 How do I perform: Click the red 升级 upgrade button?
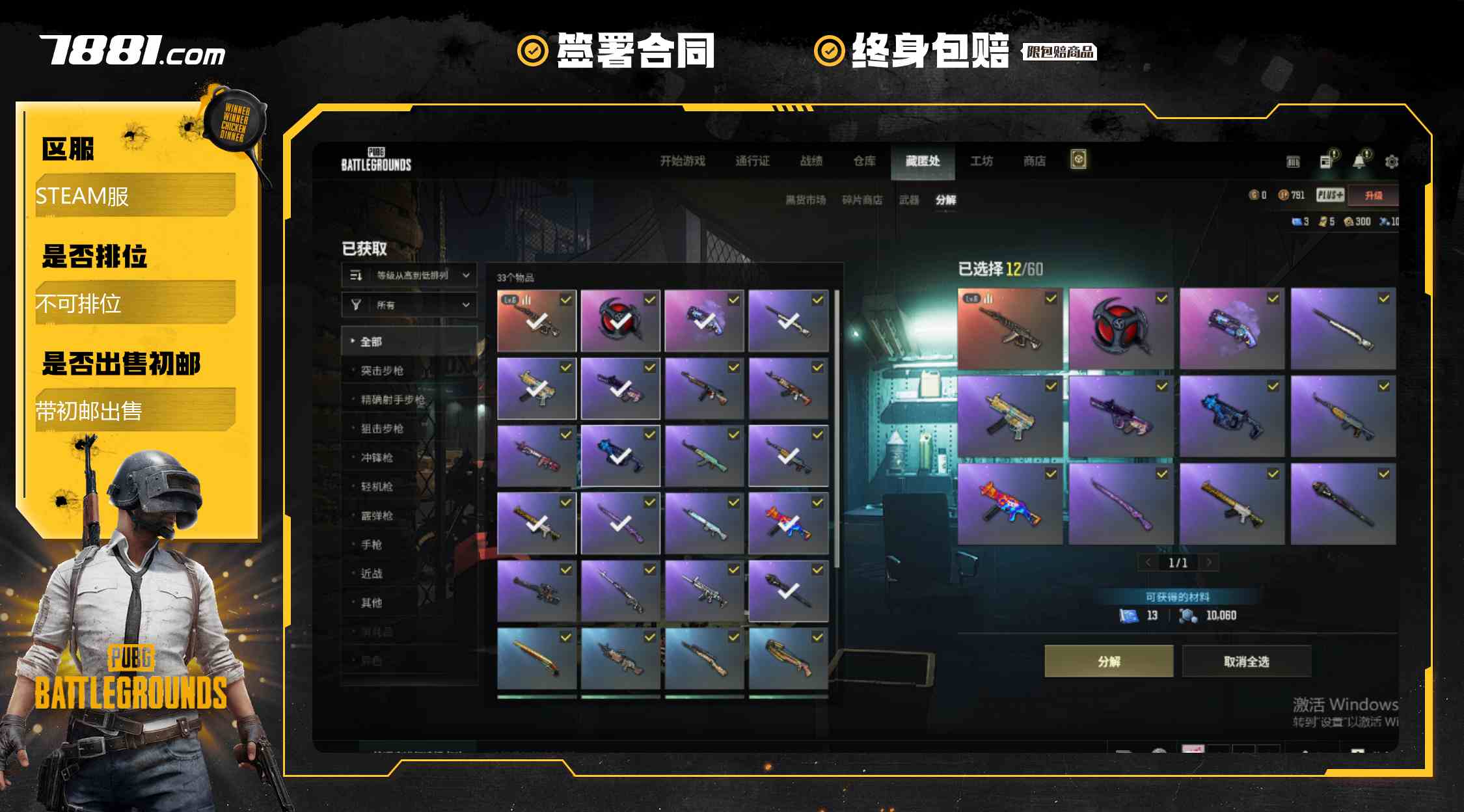point(1373,195)
